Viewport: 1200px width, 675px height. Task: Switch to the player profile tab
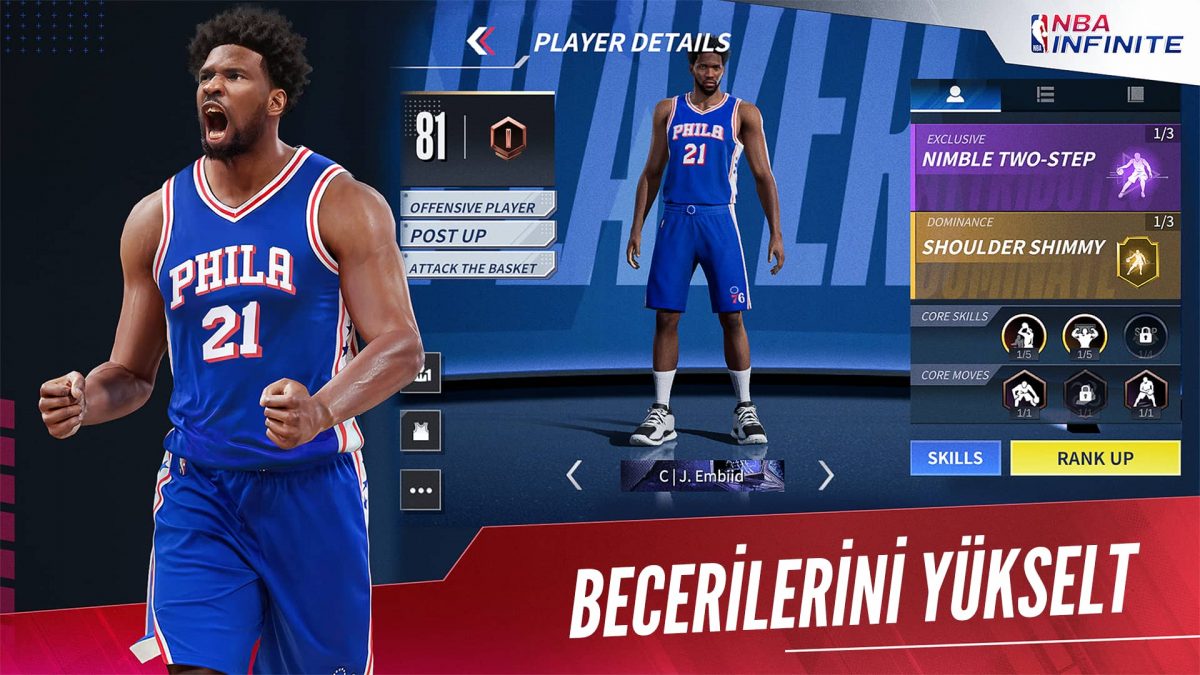tap(955, 95)
